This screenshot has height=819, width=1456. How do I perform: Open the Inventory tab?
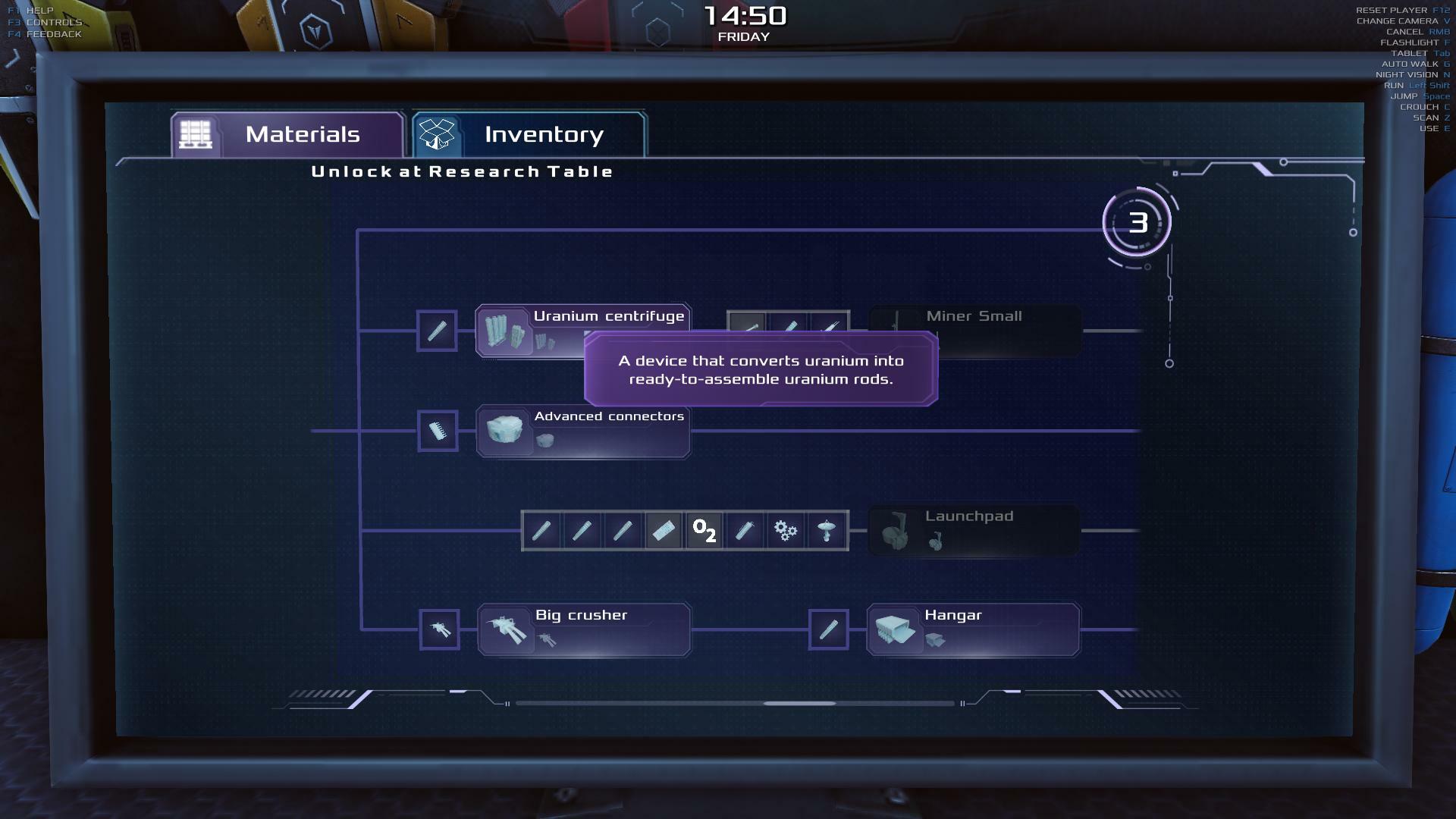[529, 135]
